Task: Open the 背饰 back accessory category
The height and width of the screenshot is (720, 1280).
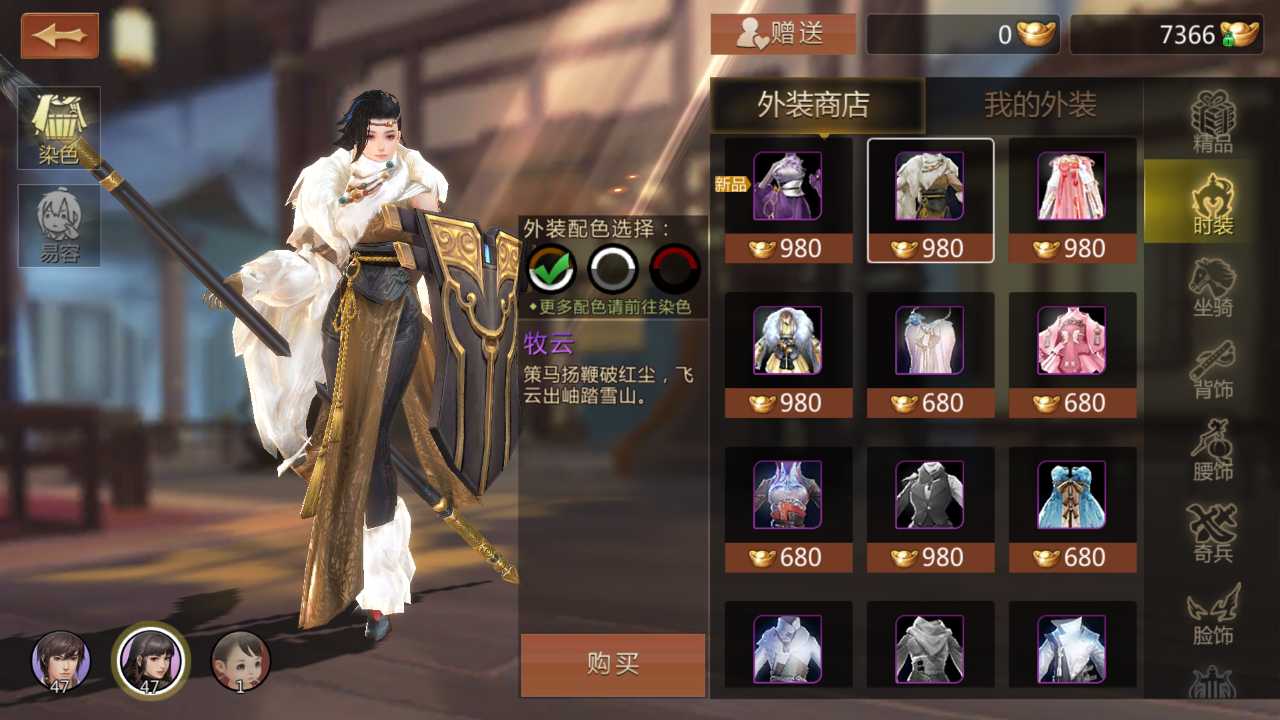Action: (x=1212, y=369)
